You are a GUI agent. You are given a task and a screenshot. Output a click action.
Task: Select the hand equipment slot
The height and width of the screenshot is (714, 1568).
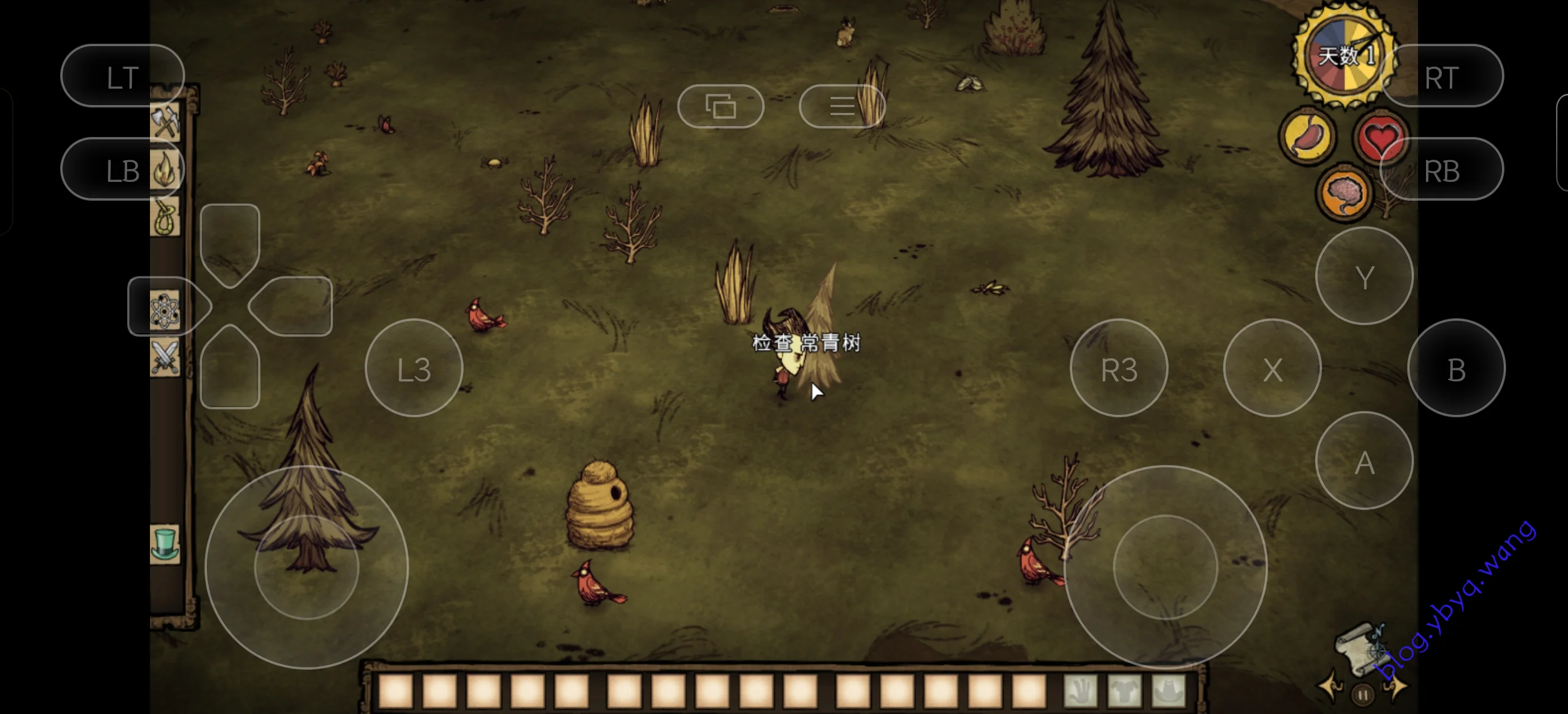click(x=1081, y=691)
